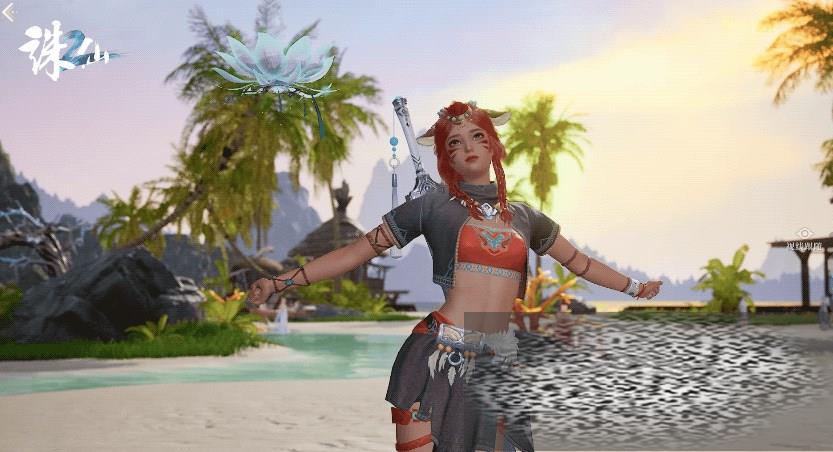This screenshot has height=452, width=833.
Task: Go back using the top-left arrow
Action: pyautogui.click(x=8, y=12)
